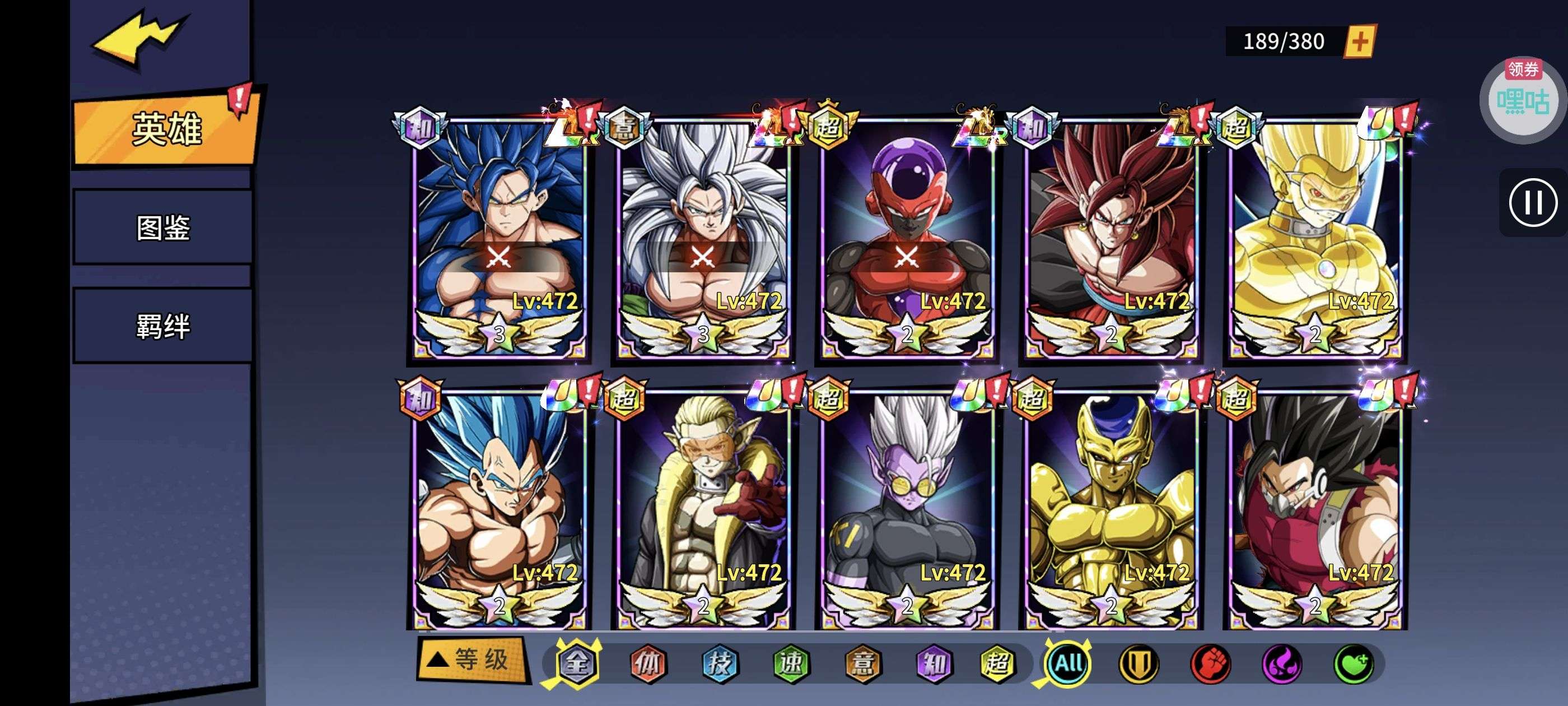Switch to the 图鉴 tab

[x=162, y=227]
